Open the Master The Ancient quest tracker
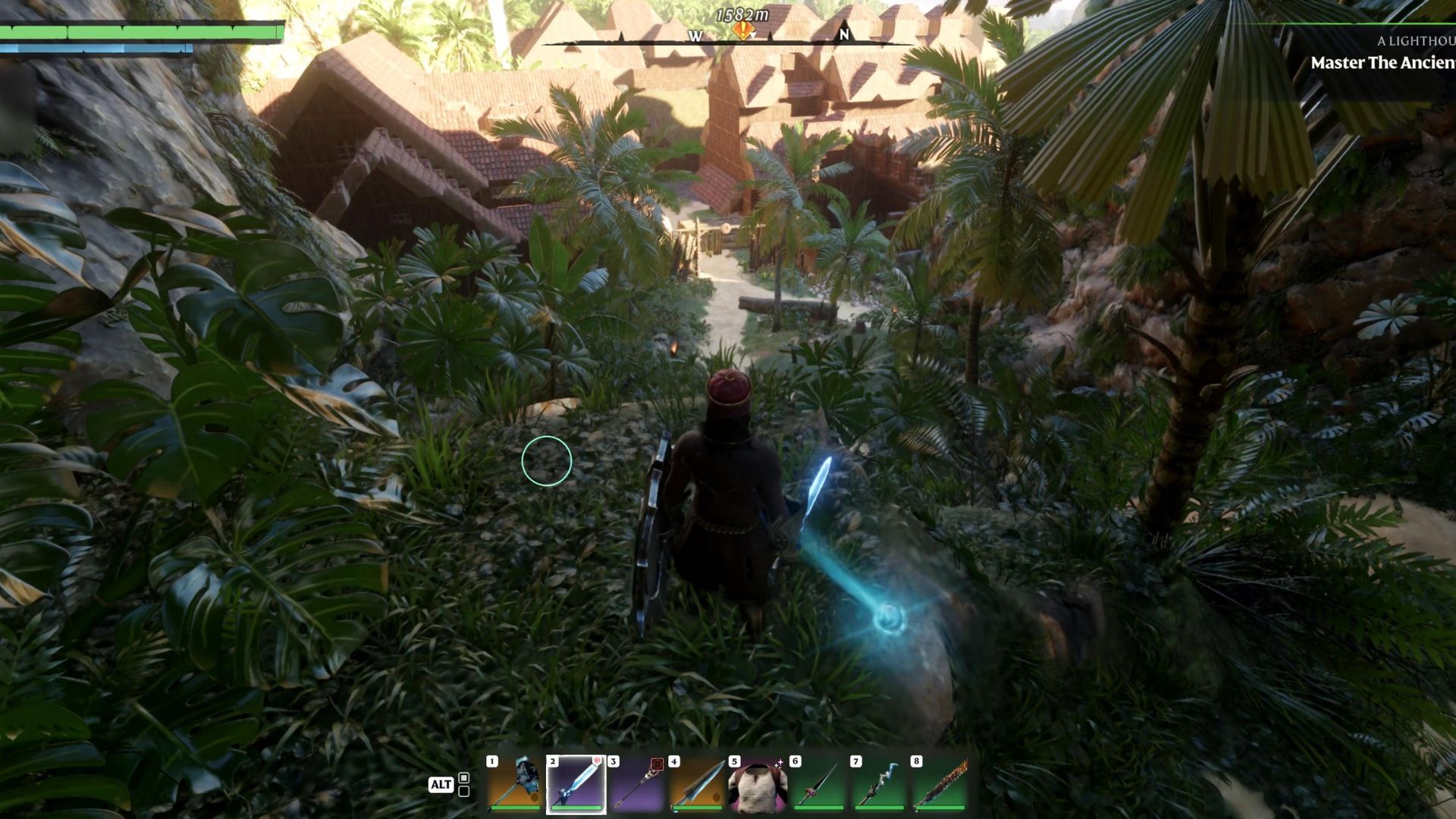This screenshot has width=1456, height=819. [x=1382, y=63]
